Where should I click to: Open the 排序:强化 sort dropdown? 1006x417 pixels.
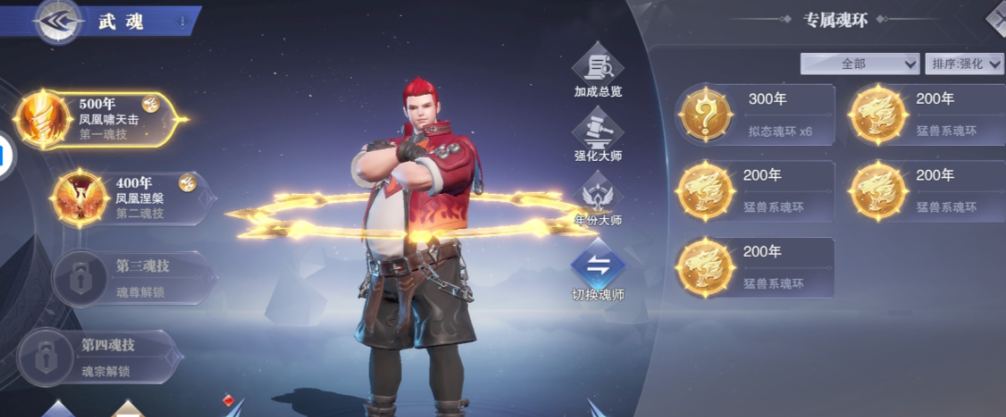click(963, 63)
